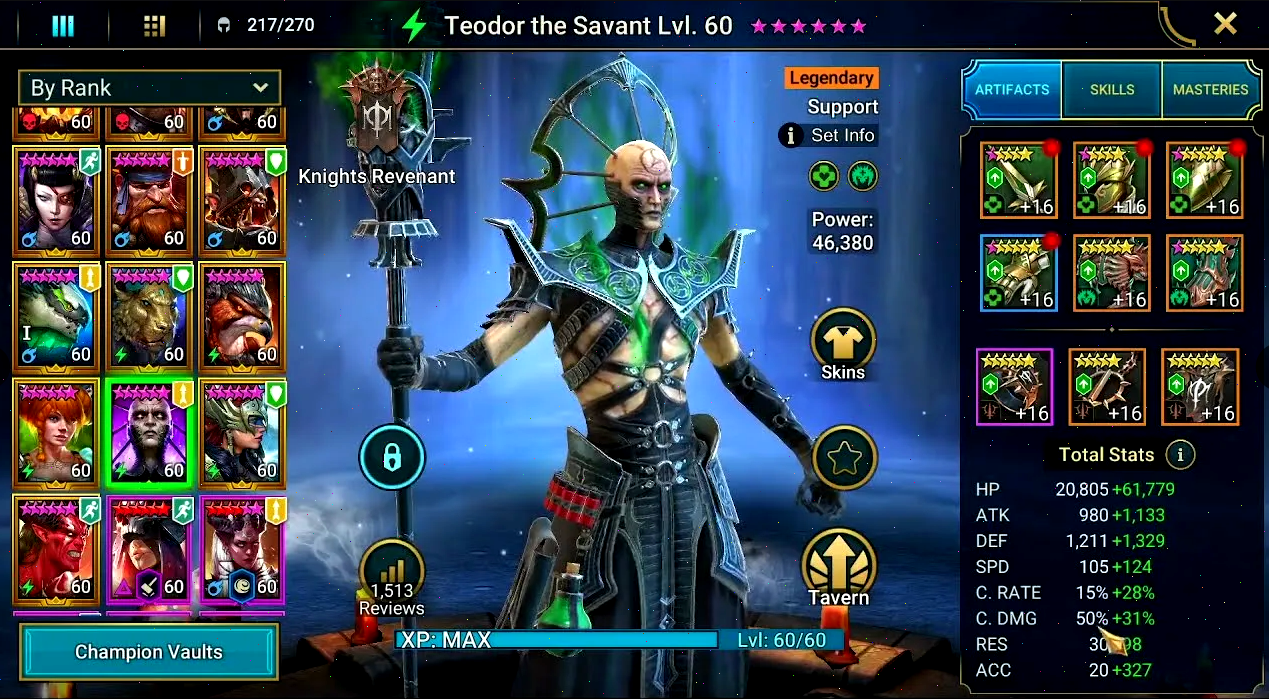
Task: Select the equipped weapon artifact slot
Action: pyautogui.click(x=1019, y=181)
